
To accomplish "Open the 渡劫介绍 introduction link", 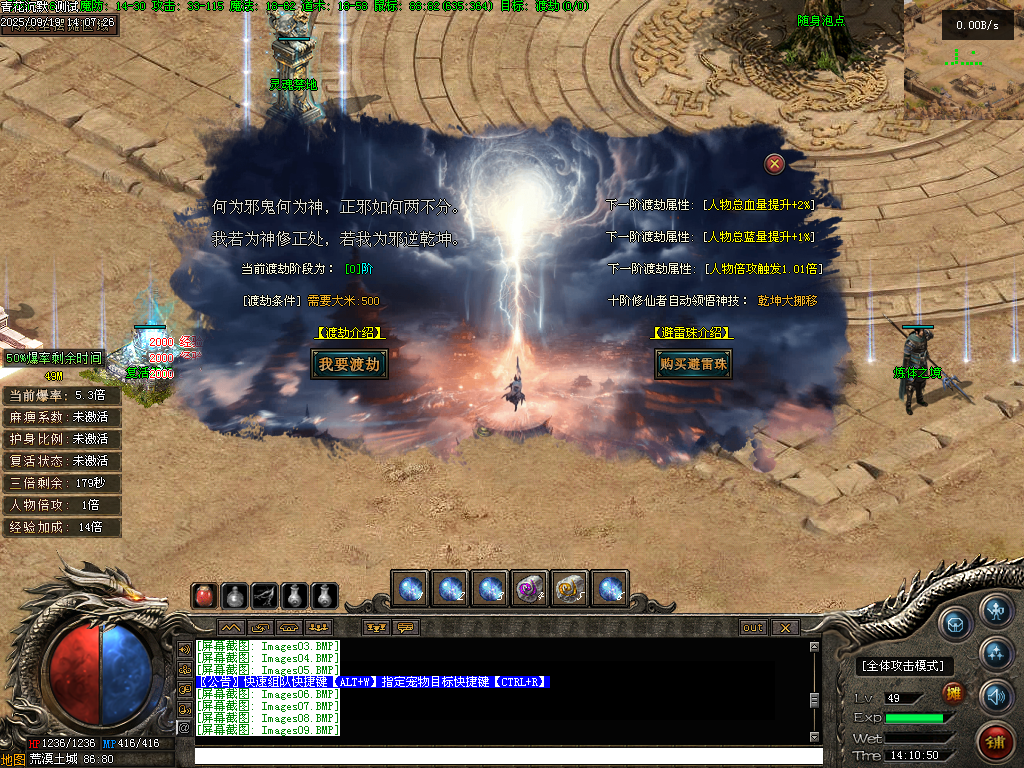I will point(349,333).
